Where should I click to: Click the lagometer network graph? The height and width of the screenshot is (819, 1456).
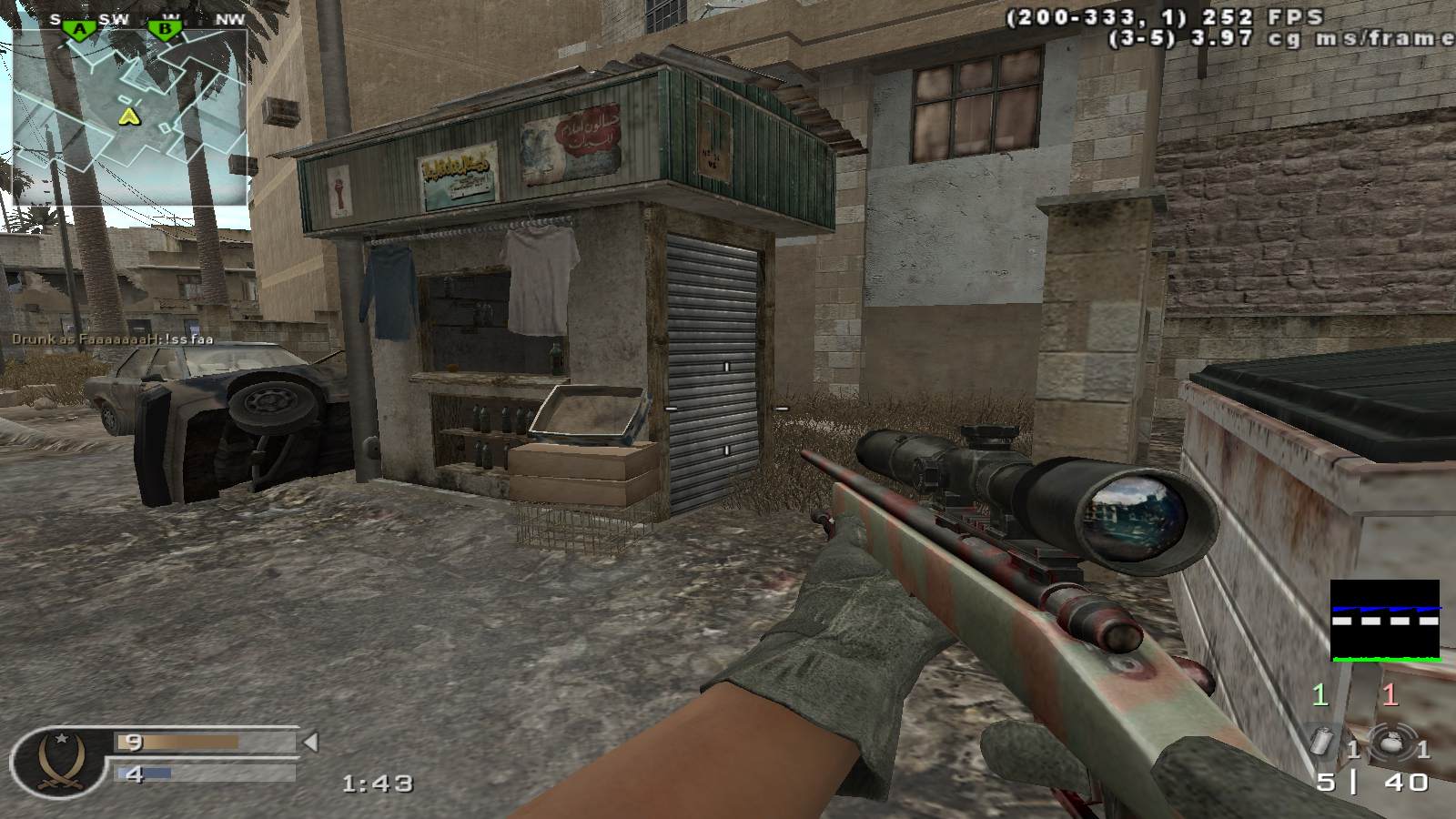click(x=1385, y=621)
